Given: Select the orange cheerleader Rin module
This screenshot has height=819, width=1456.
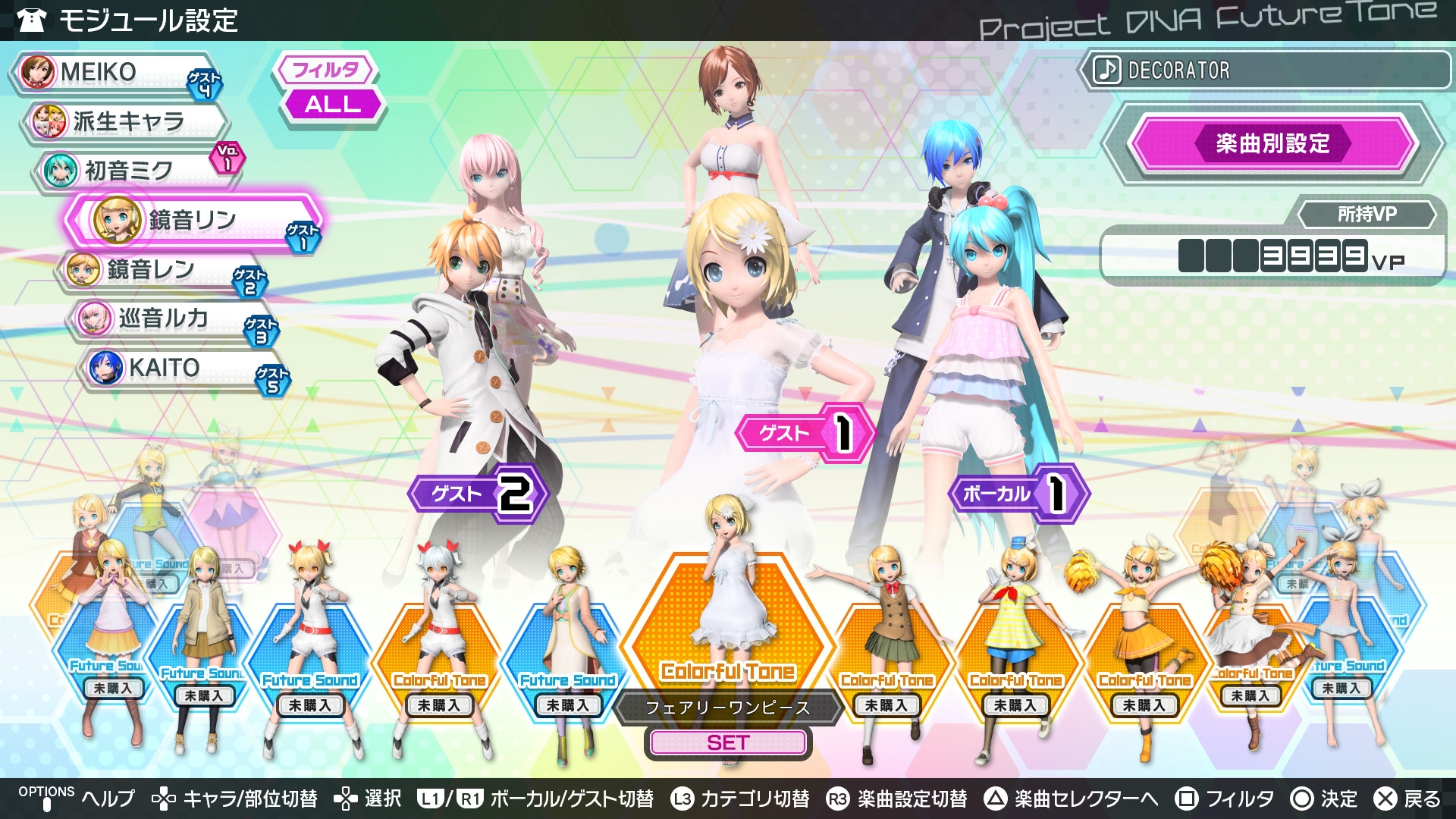Looking at the screenshot, I should click(x=1145, y=652).
